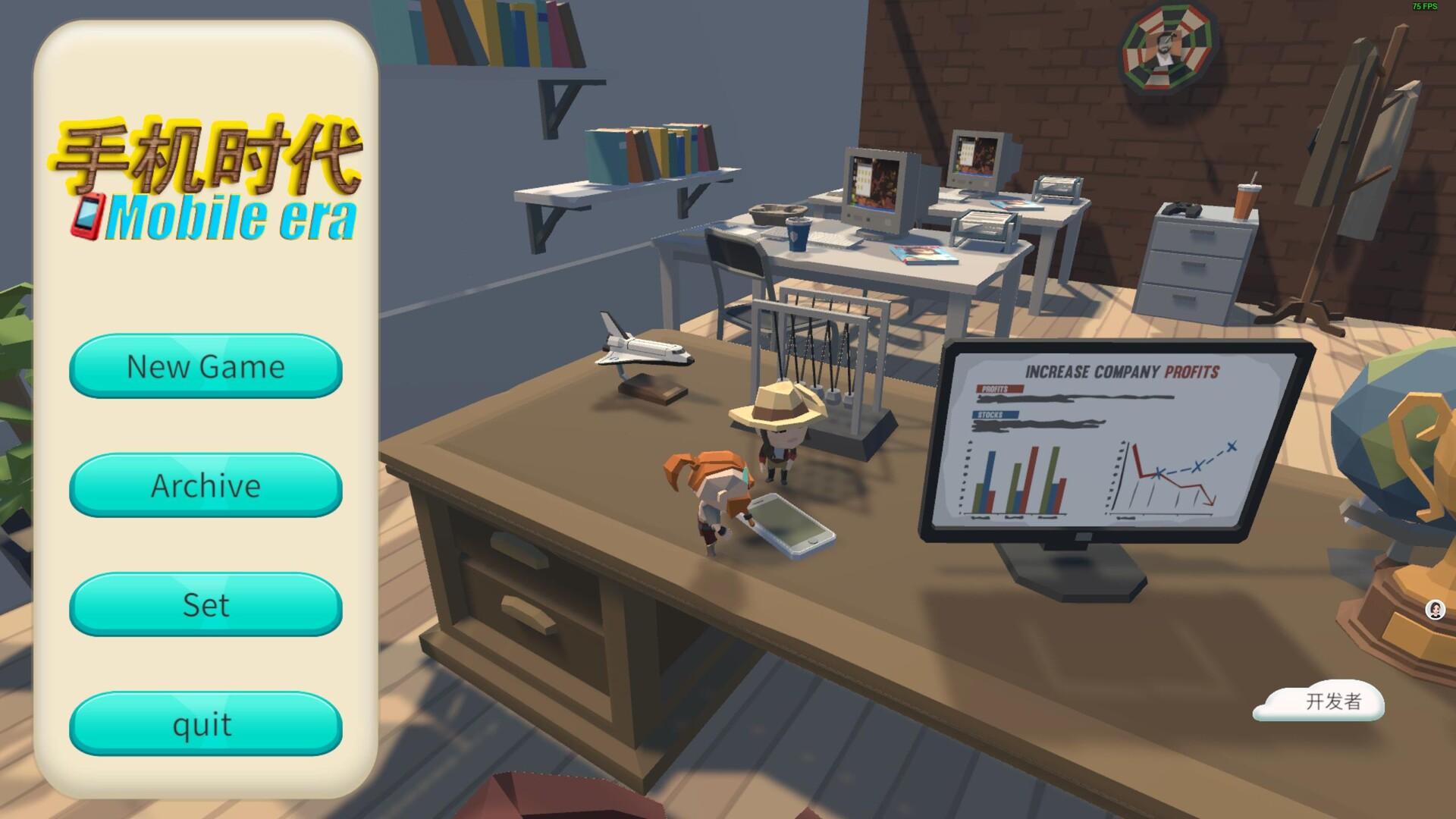Click the small avatar icon at right edge
Viewport: 1456px width, 819px height.
[x=1435, y=610]
